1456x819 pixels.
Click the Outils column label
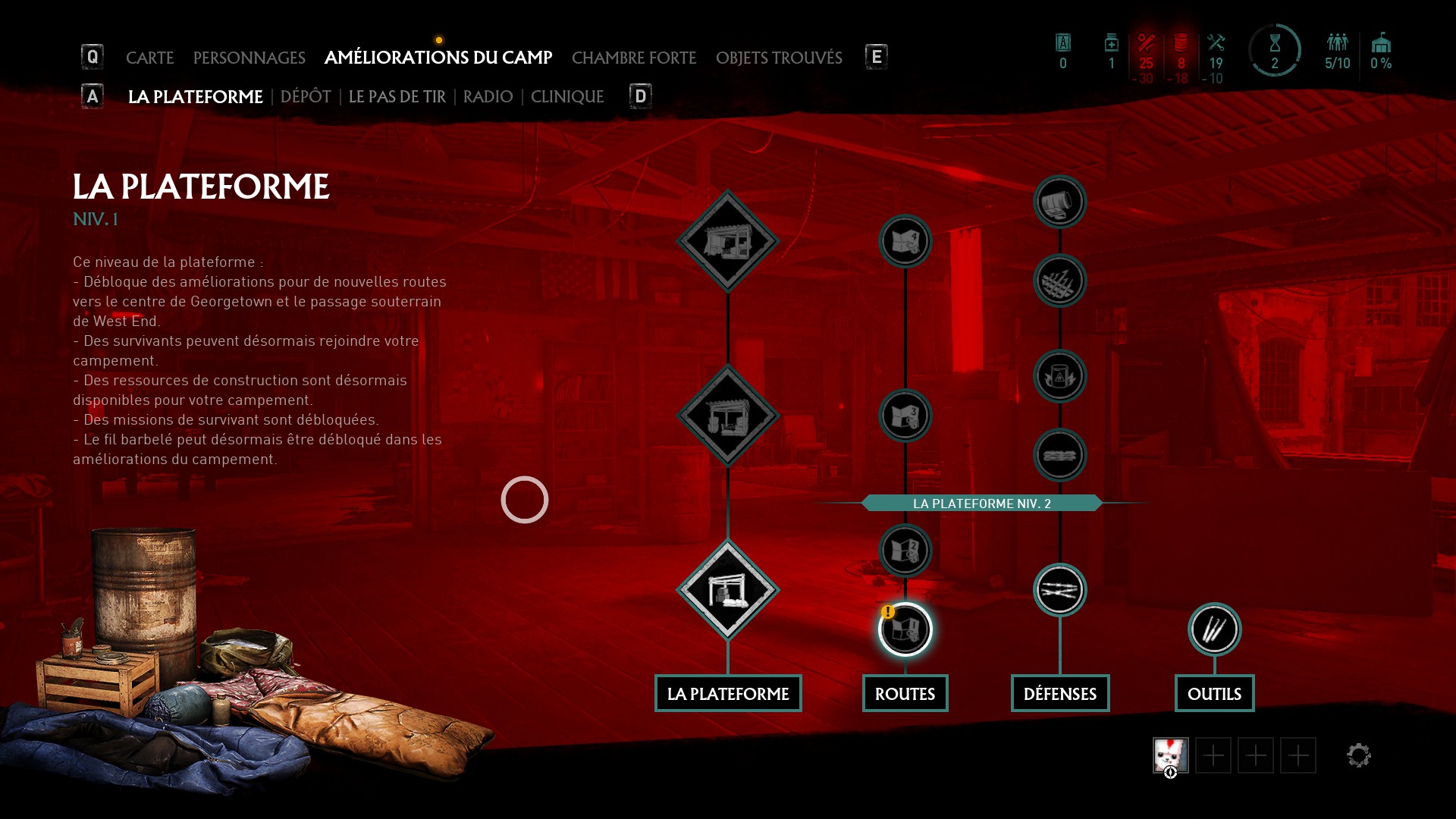[x=1214, y=694]
